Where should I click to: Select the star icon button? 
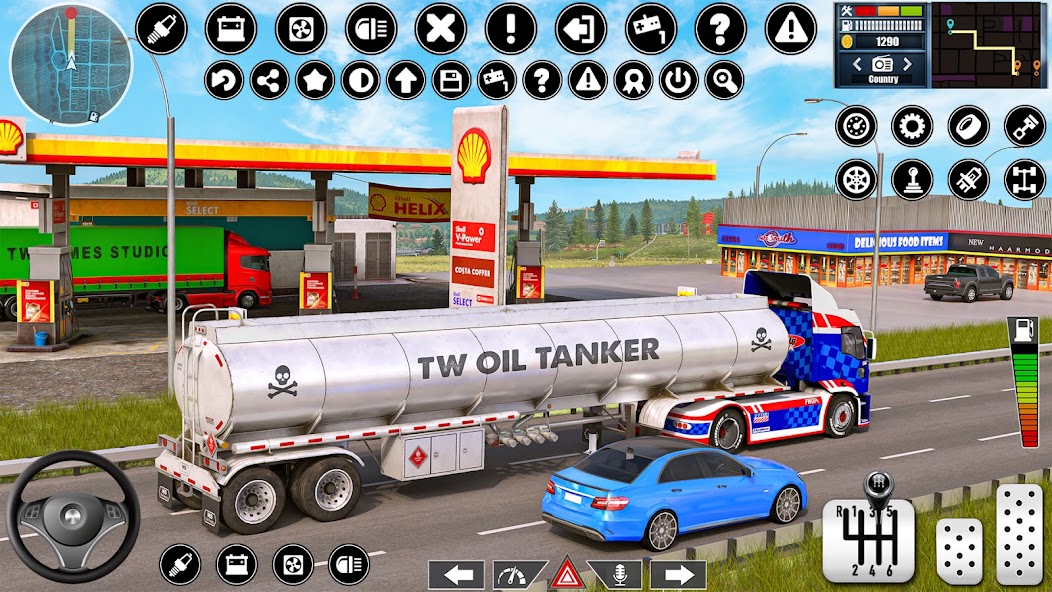point(315,80)
